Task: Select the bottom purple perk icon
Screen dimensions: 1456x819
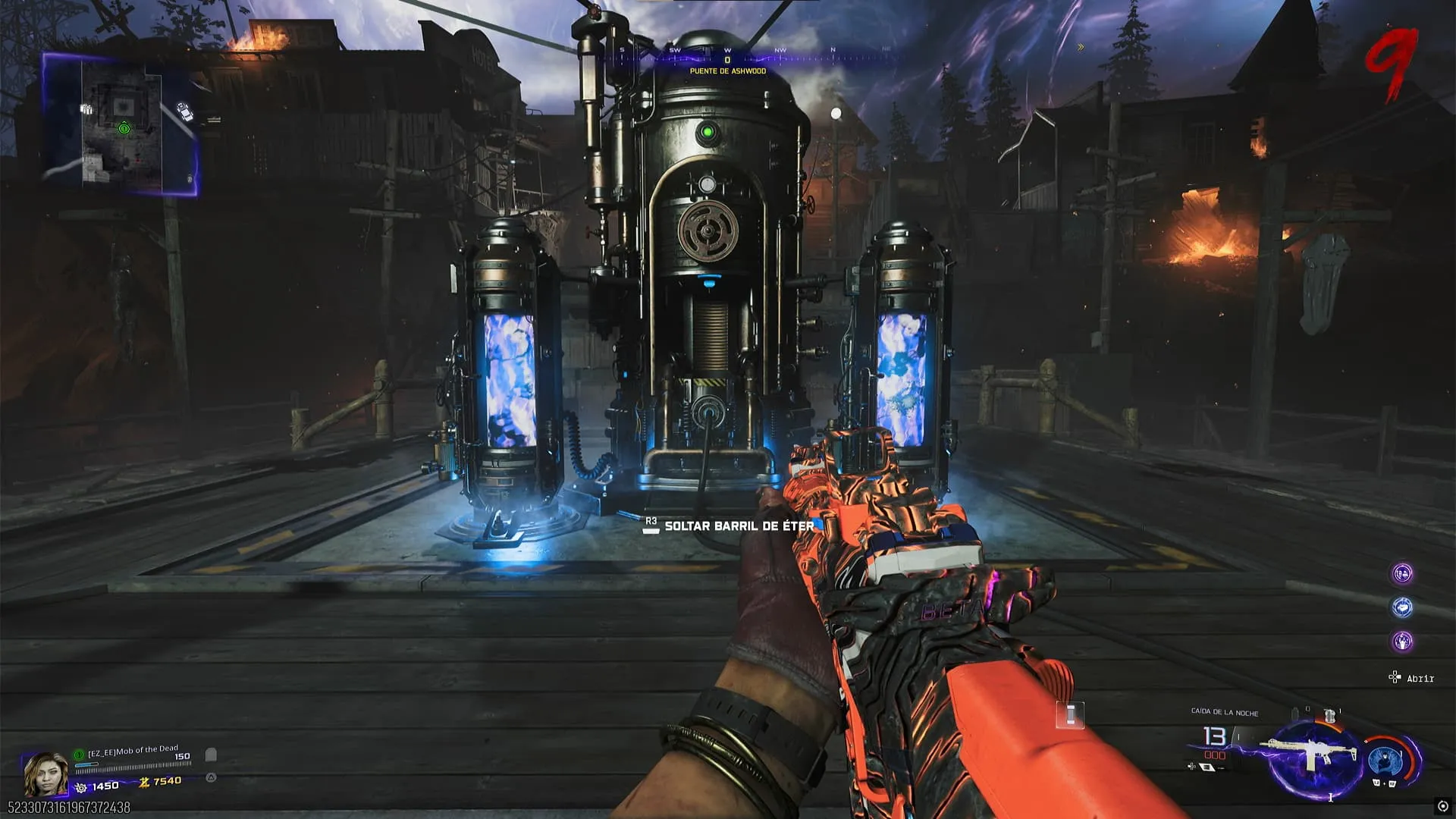Action: [1402, 642]
